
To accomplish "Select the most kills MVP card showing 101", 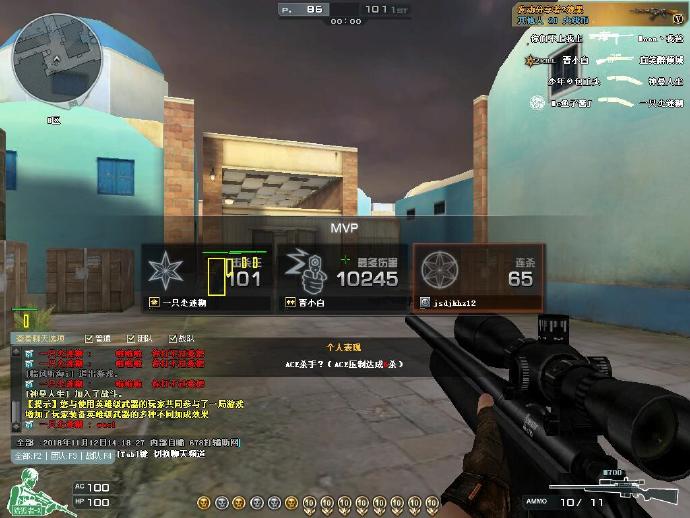I will pyautogui.click(x=206, y=278).
